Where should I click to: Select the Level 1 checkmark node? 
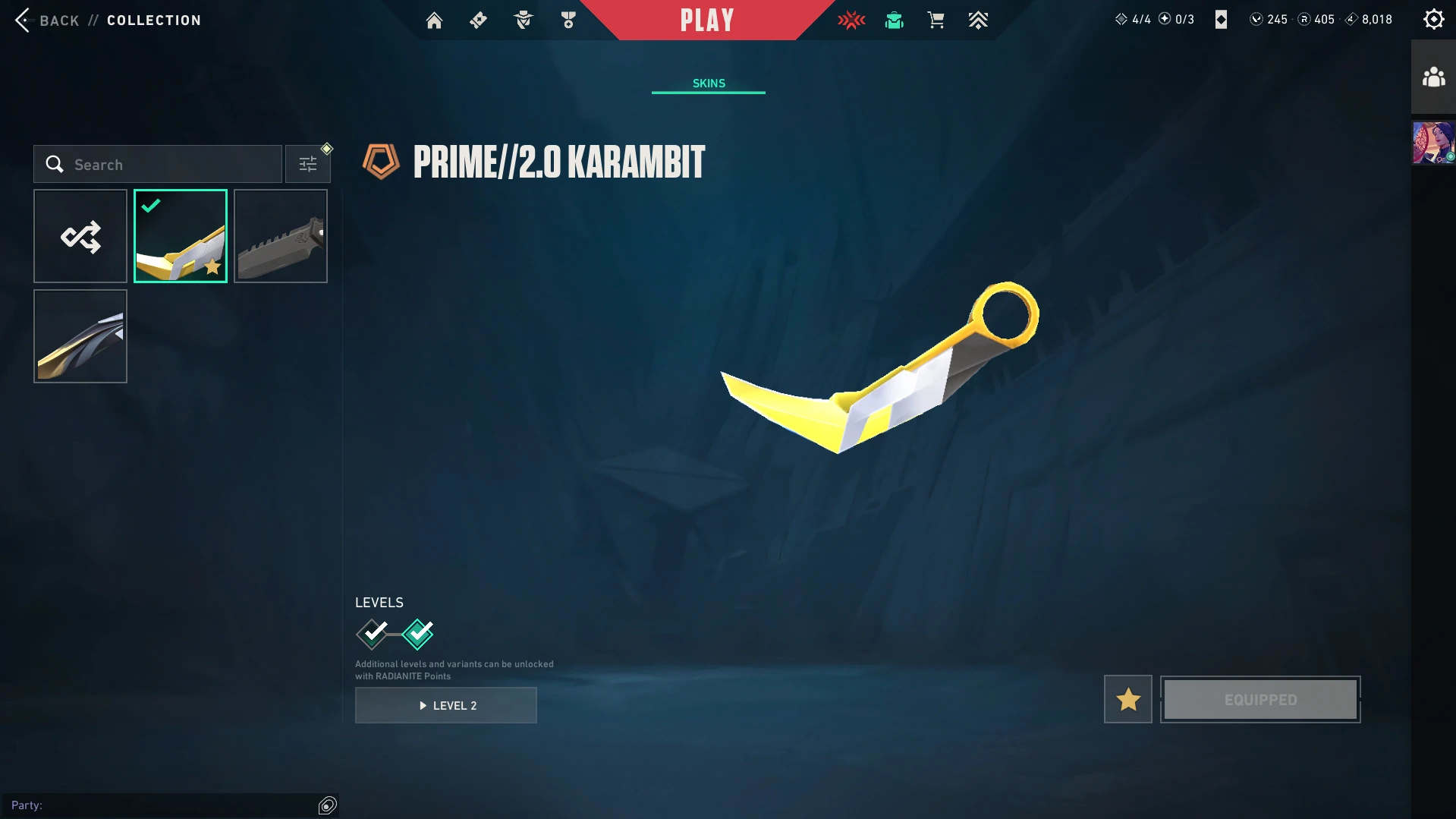(372, 634)
